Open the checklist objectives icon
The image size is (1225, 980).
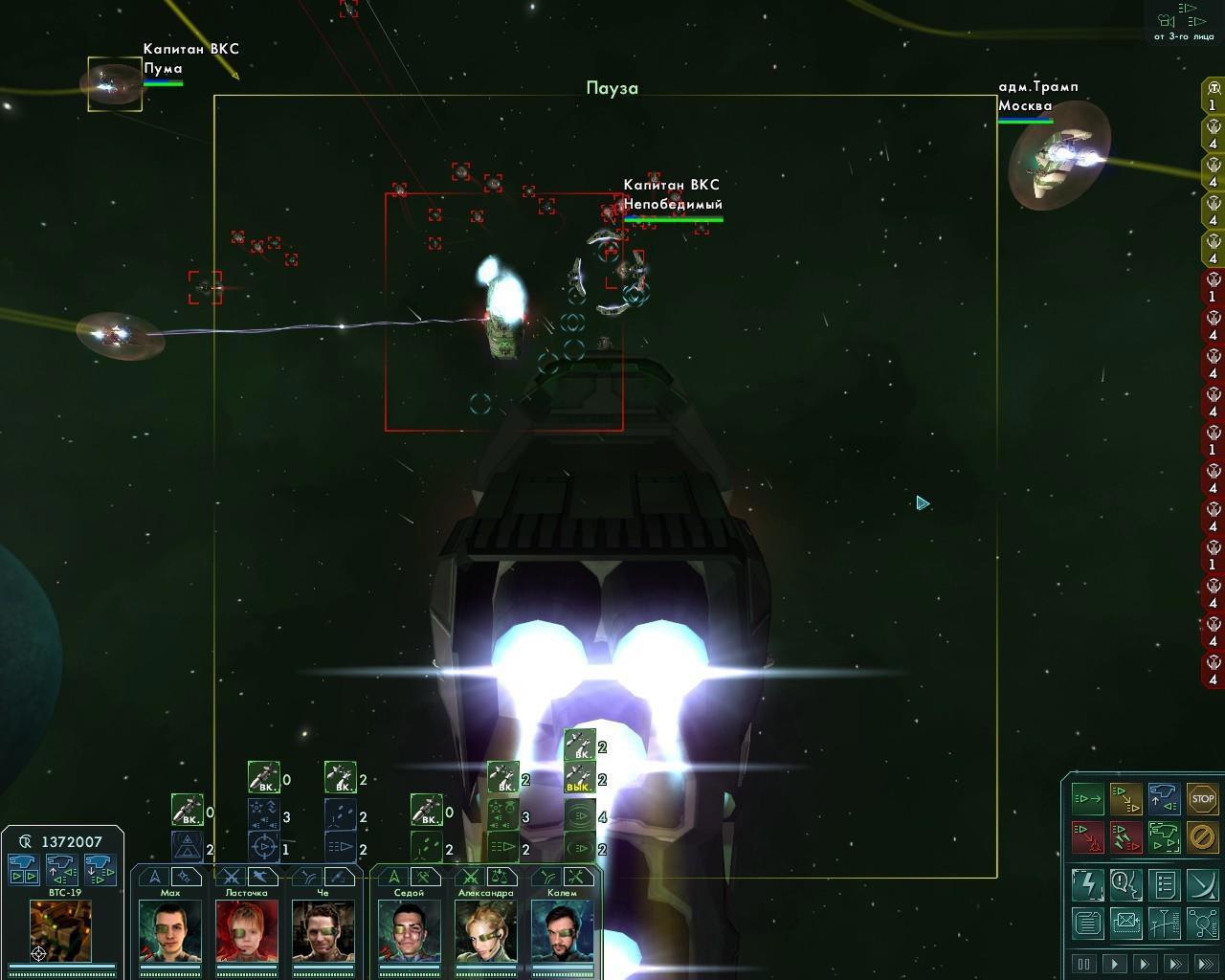(1164, 884)
